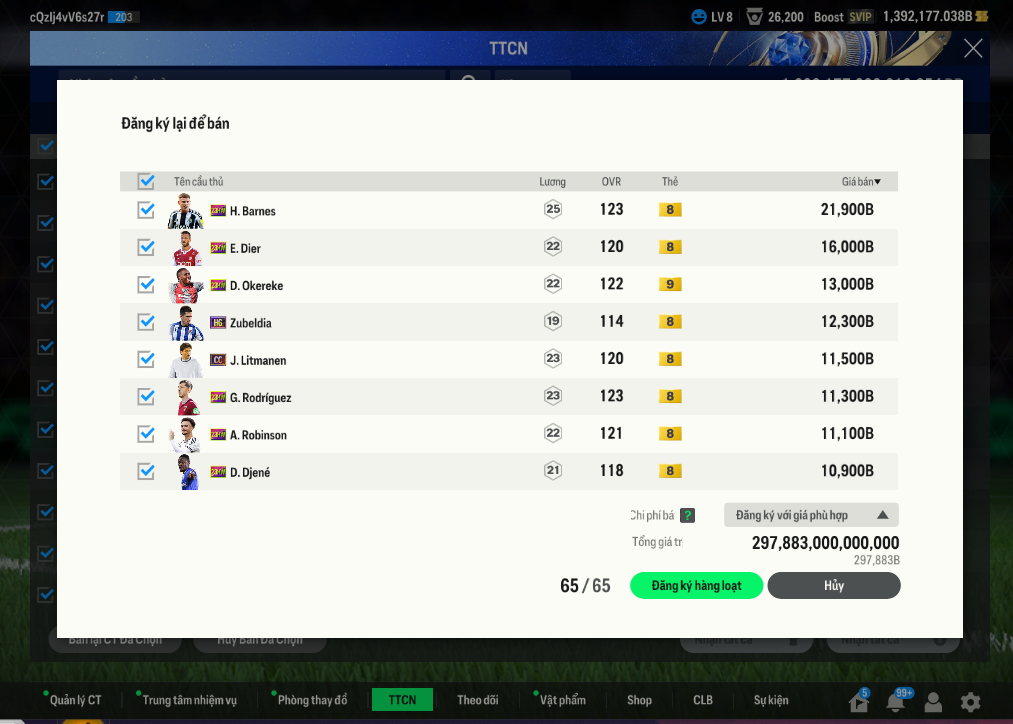Go to the CLB tab
This screenshot has width=1013, height=724.
[703, 700]
